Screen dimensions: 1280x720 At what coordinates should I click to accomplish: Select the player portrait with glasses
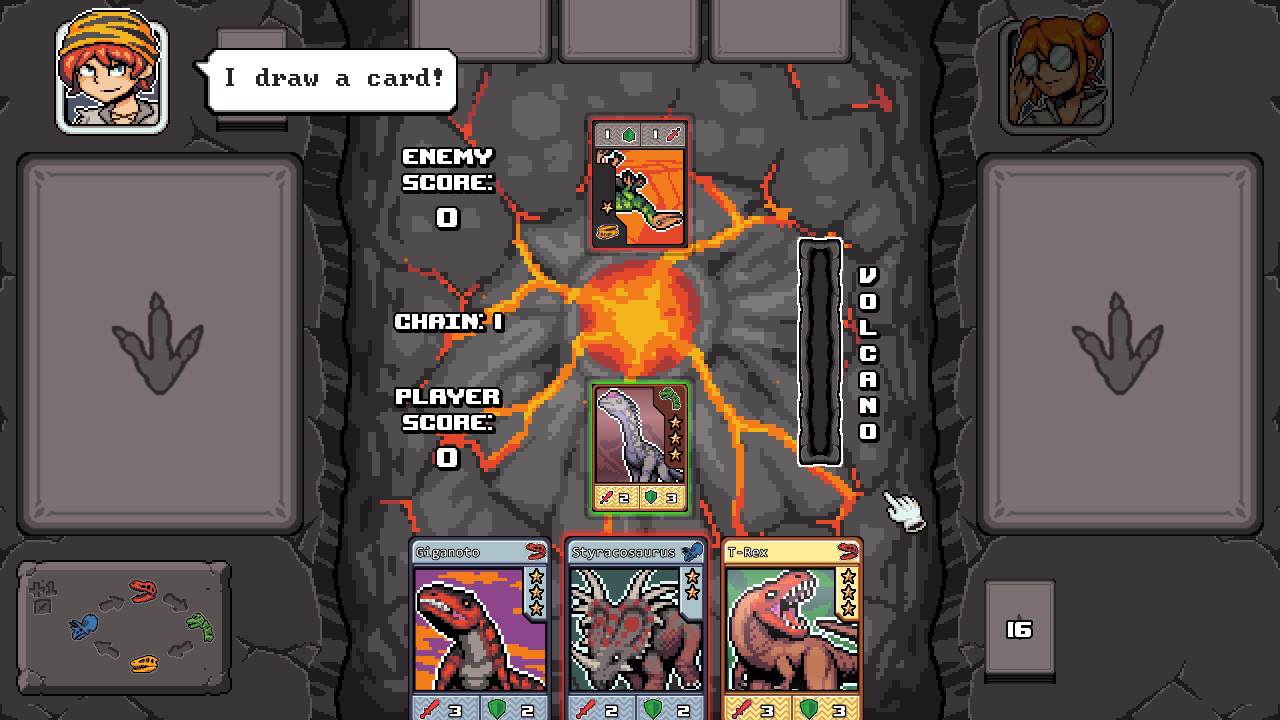tap(1055, 74)
